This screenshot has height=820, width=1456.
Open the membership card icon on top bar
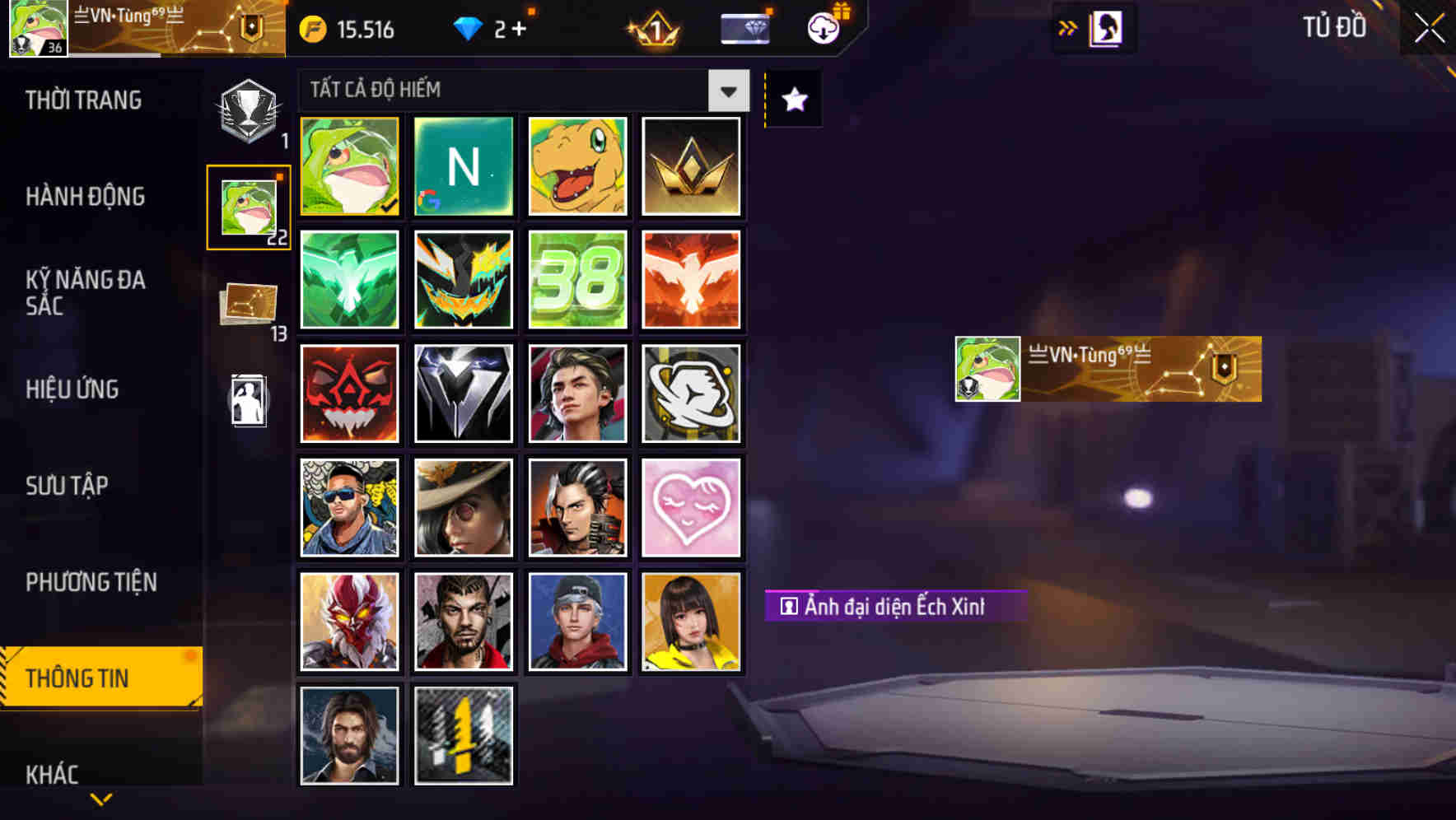[745, 27]
